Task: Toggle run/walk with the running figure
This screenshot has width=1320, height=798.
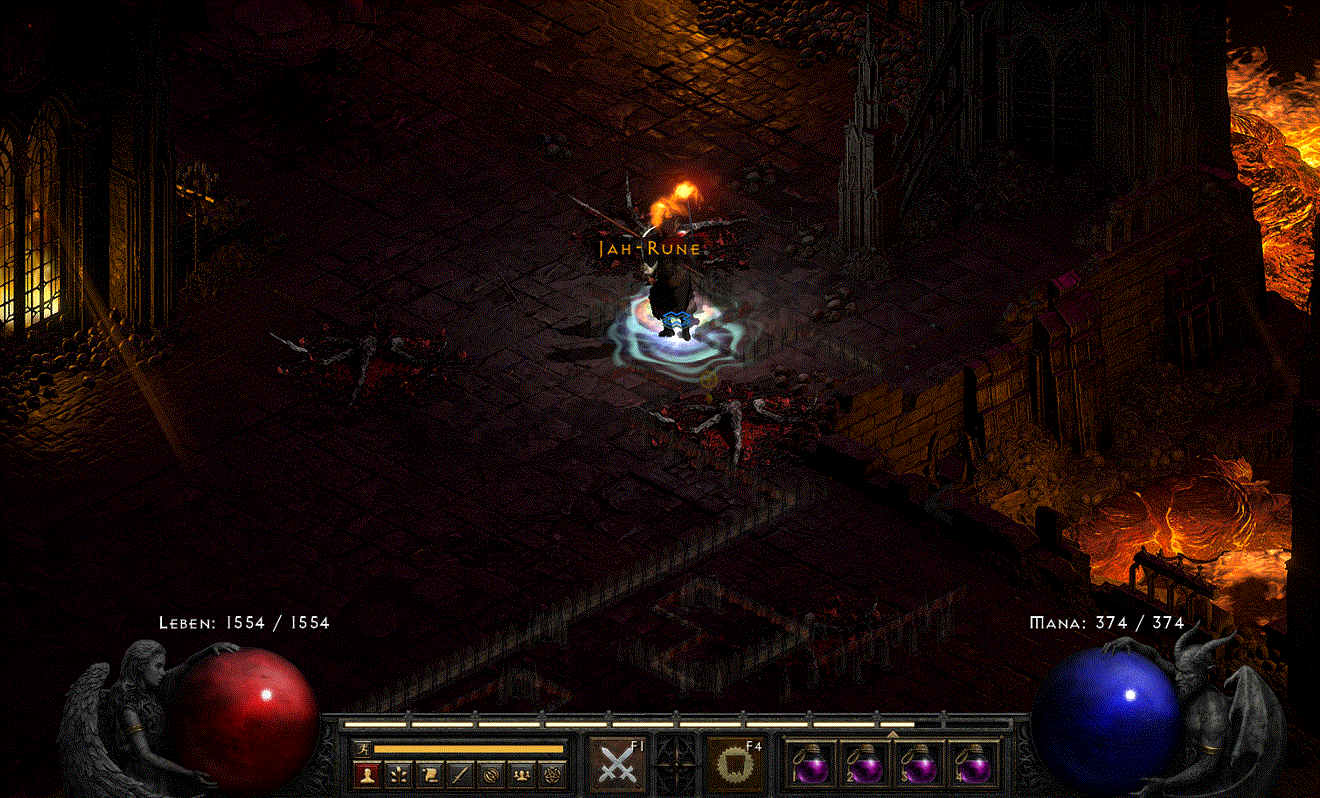Action: point(364,749)
